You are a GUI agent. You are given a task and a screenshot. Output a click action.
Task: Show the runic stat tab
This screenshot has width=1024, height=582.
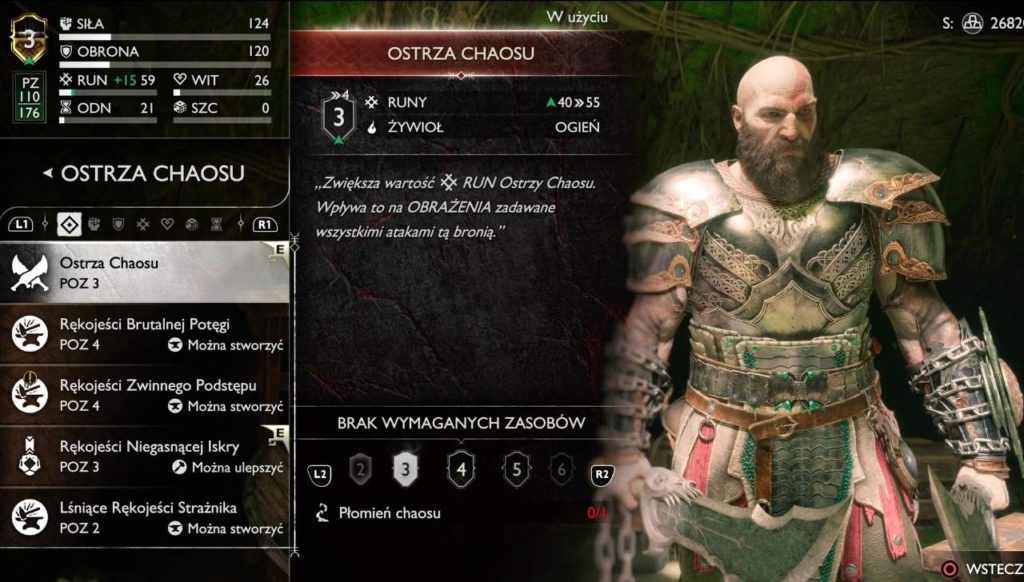[x=143, y=223]
